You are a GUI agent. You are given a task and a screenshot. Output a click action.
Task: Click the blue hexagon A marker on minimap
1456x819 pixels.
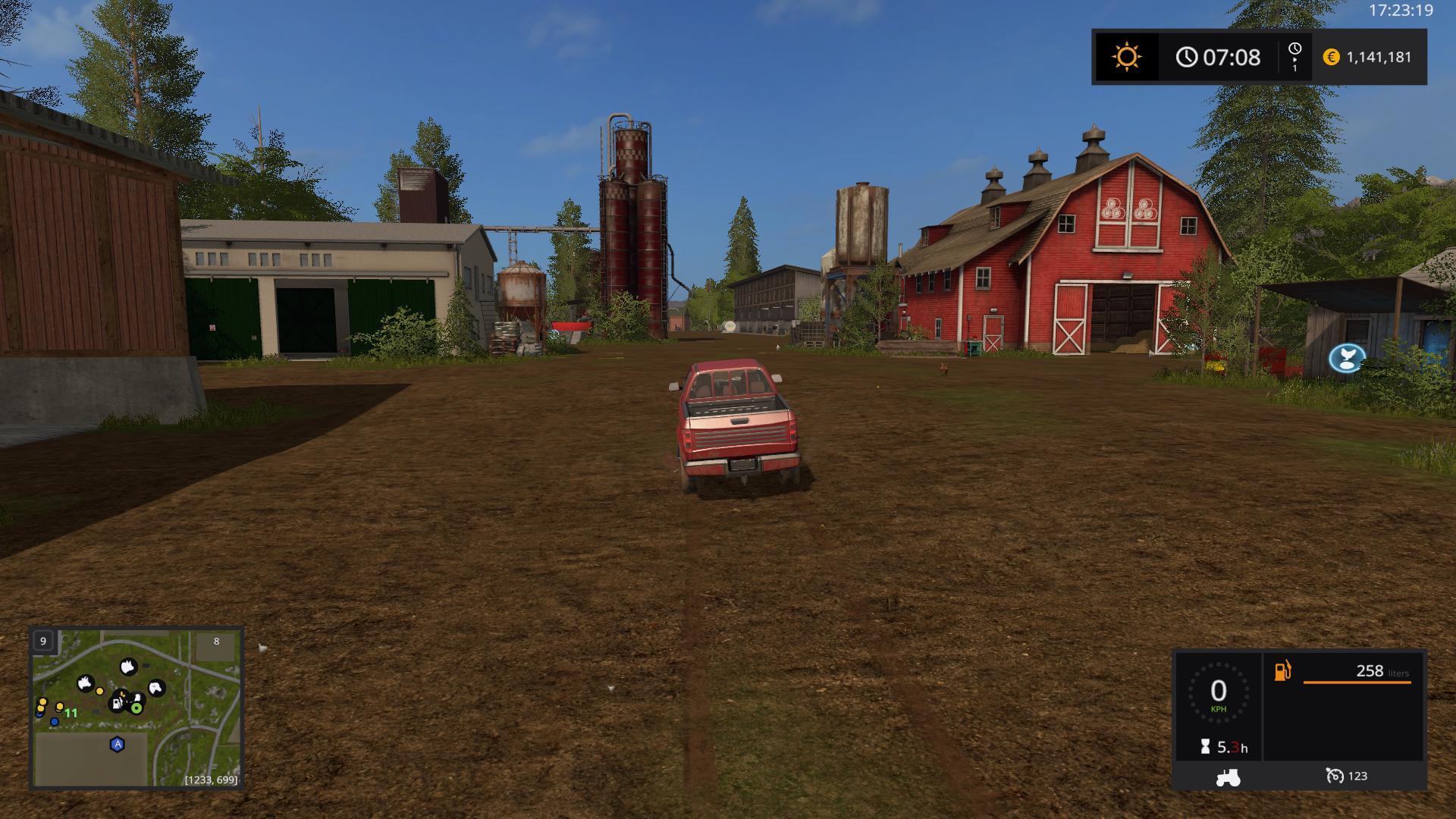click(x=118, y=745)
